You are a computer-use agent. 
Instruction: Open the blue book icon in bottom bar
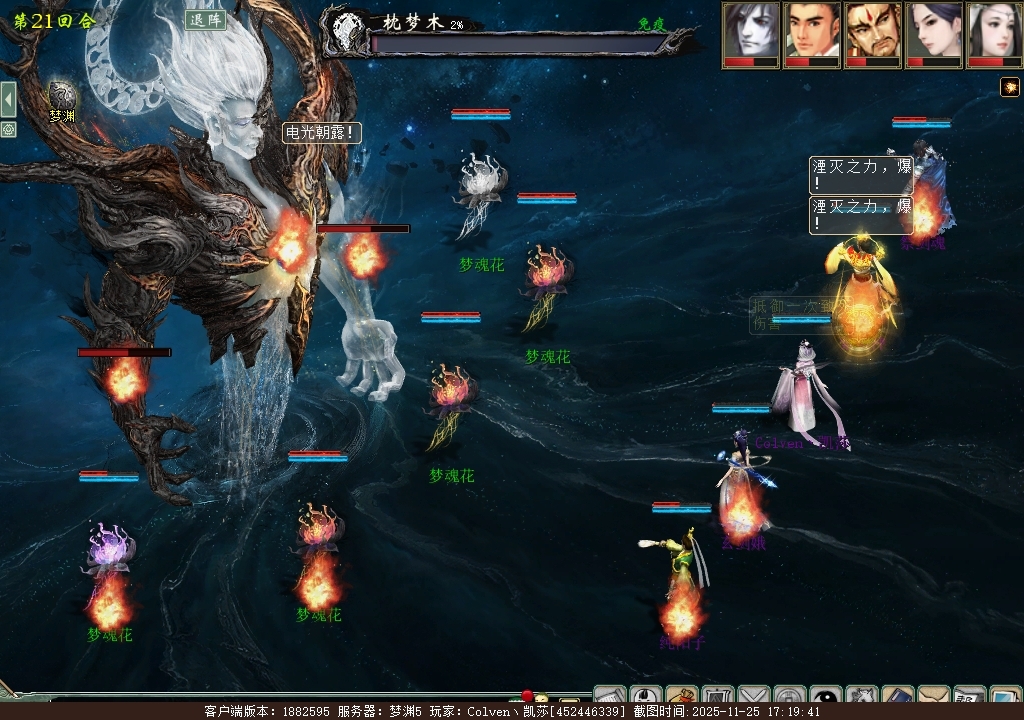click(898, 698)
